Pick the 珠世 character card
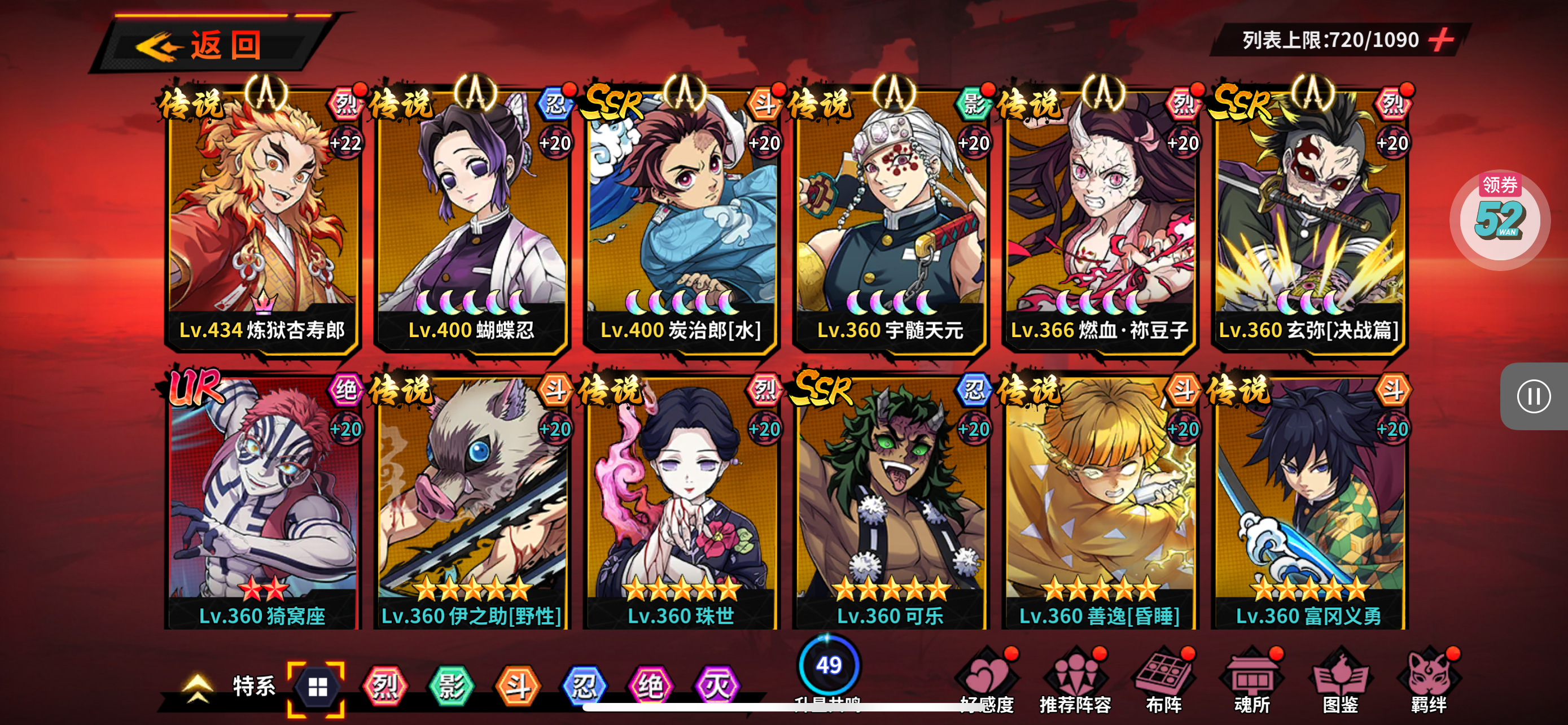 (681, 502)
